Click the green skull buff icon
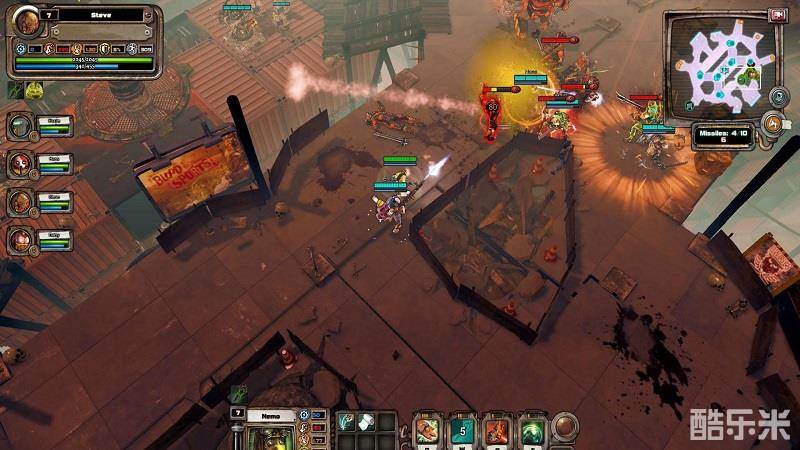This screenshot has width=800, height=450. [x=34, y=90]
